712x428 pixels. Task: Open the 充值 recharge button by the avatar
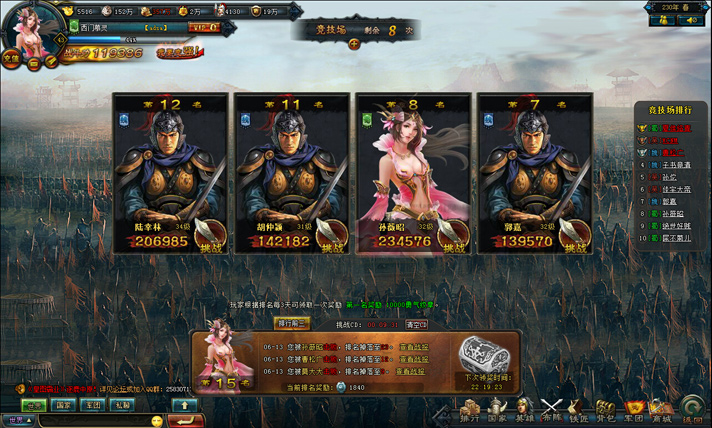point(9,59)
